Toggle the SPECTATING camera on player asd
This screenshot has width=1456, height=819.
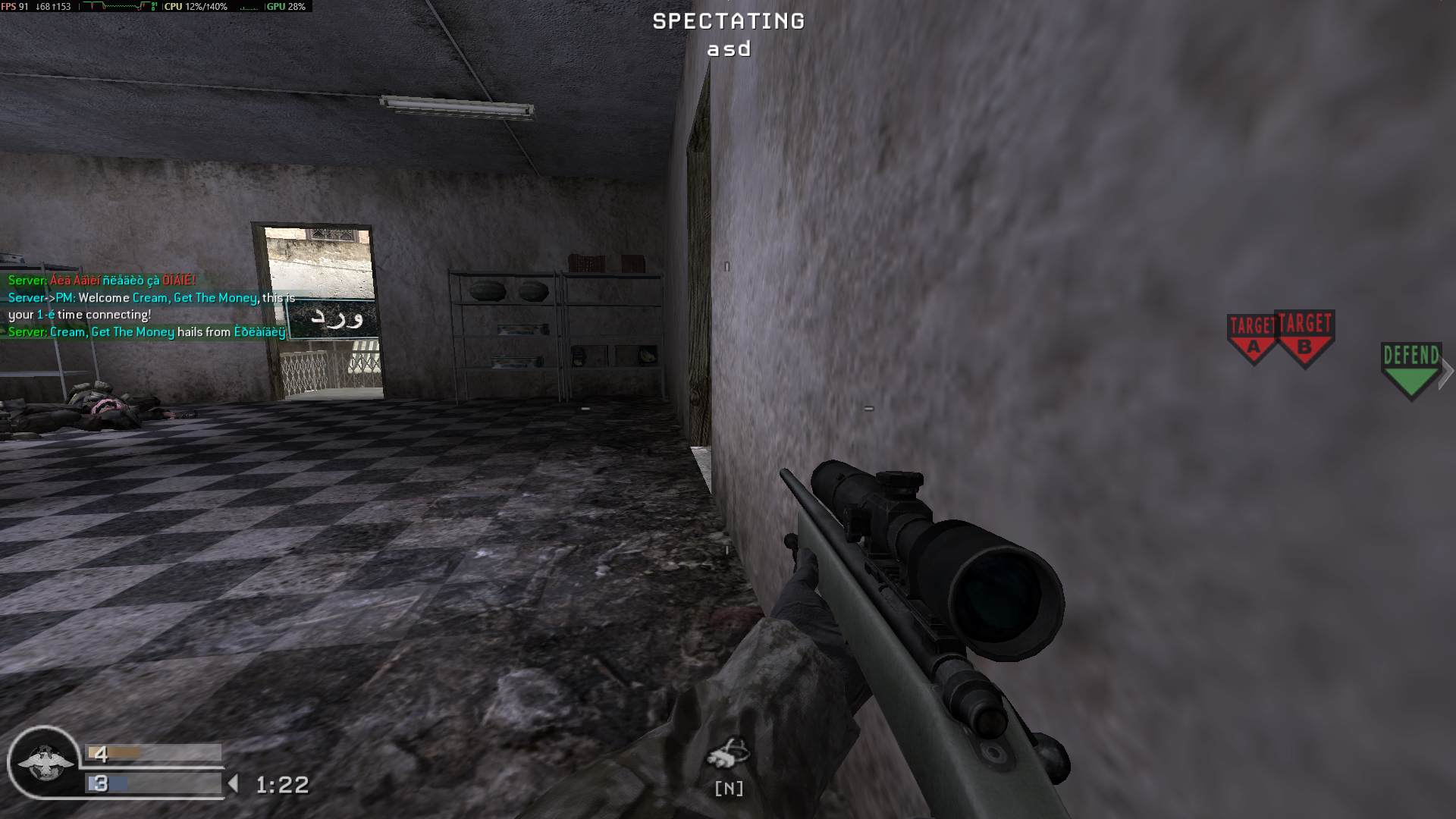tap(727, 22)
